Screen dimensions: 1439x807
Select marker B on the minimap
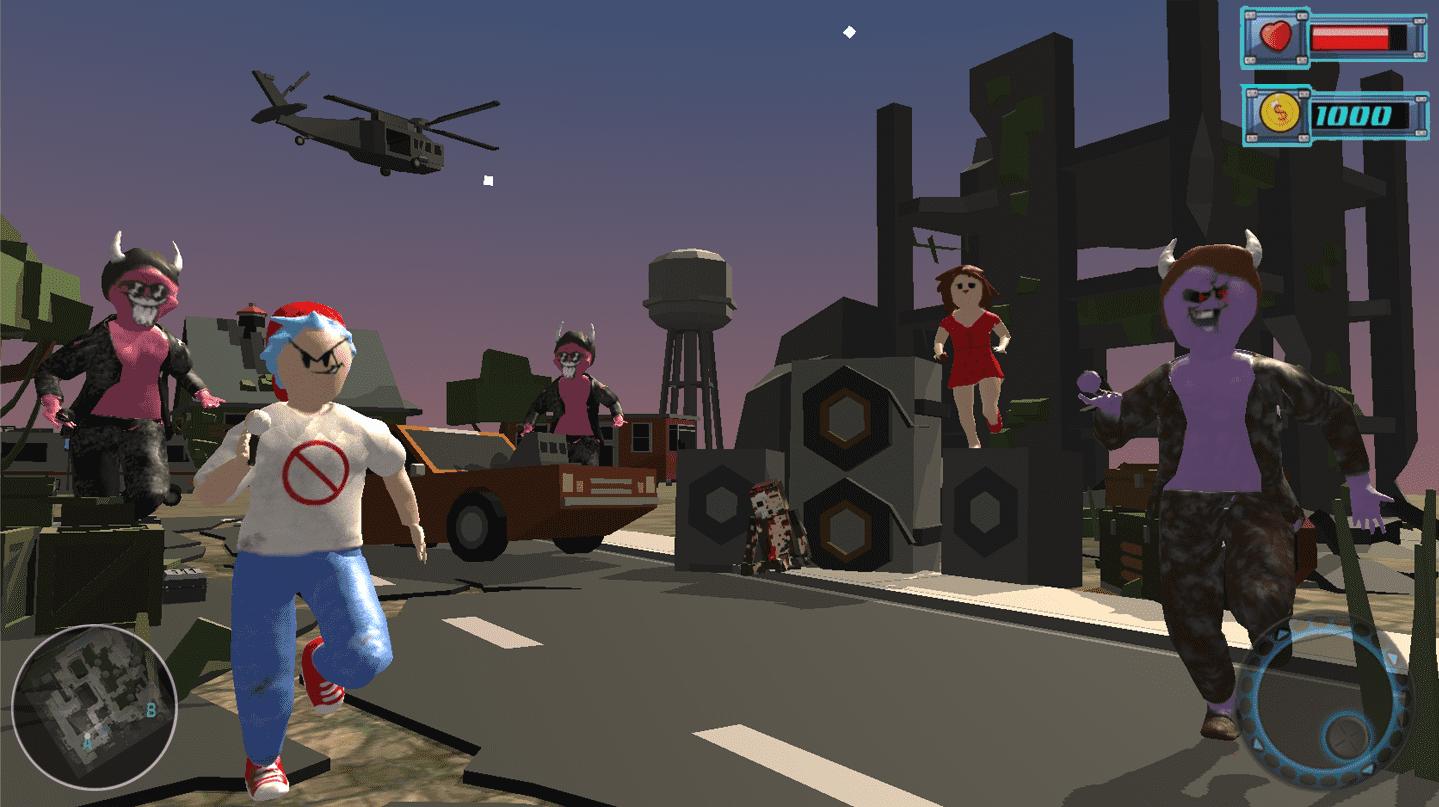[151, 710]
